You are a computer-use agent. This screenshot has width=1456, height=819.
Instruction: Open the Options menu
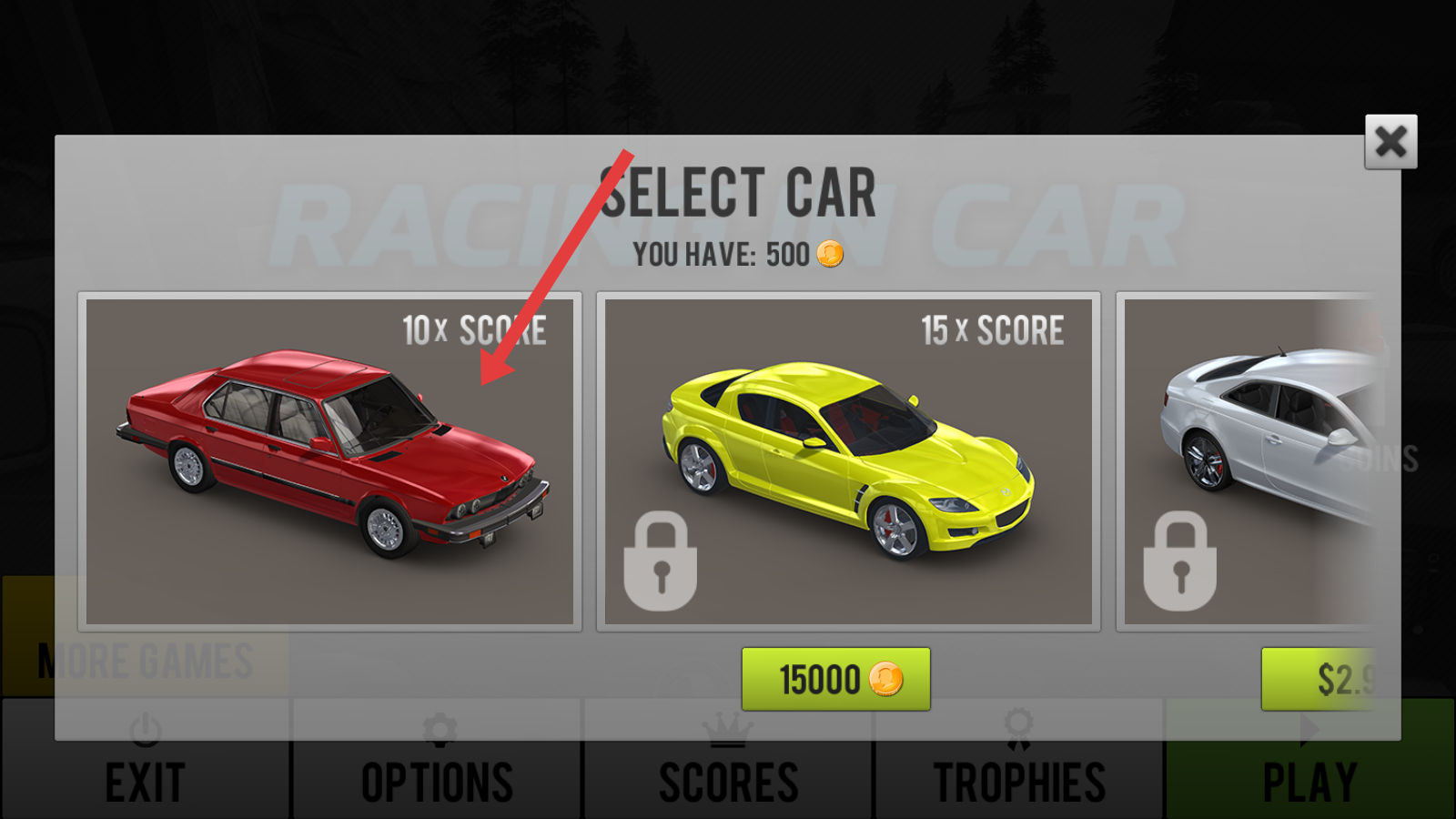click(437, 781)
